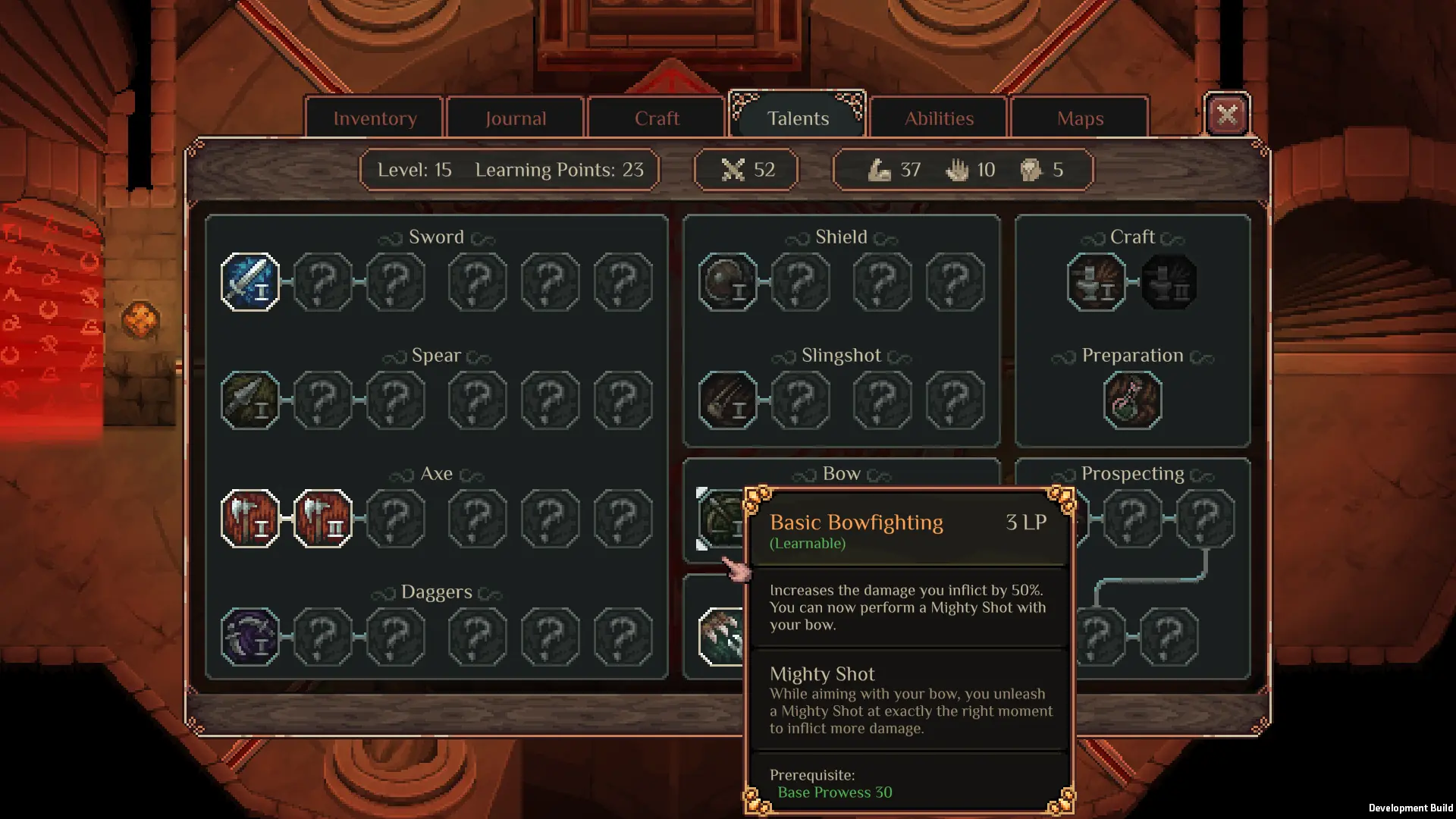Image resolution: width=1456 pixels, height=819 pixels.
Task: Choose the Daggers tier I talent
Action: coord(250,637)
